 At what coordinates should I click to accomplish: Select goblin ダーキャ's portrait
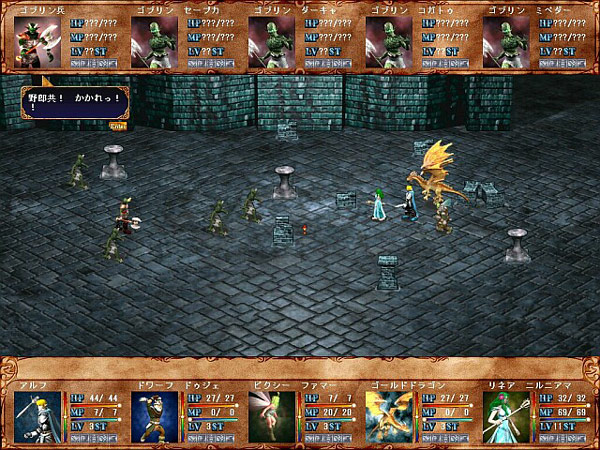point(272,42)
